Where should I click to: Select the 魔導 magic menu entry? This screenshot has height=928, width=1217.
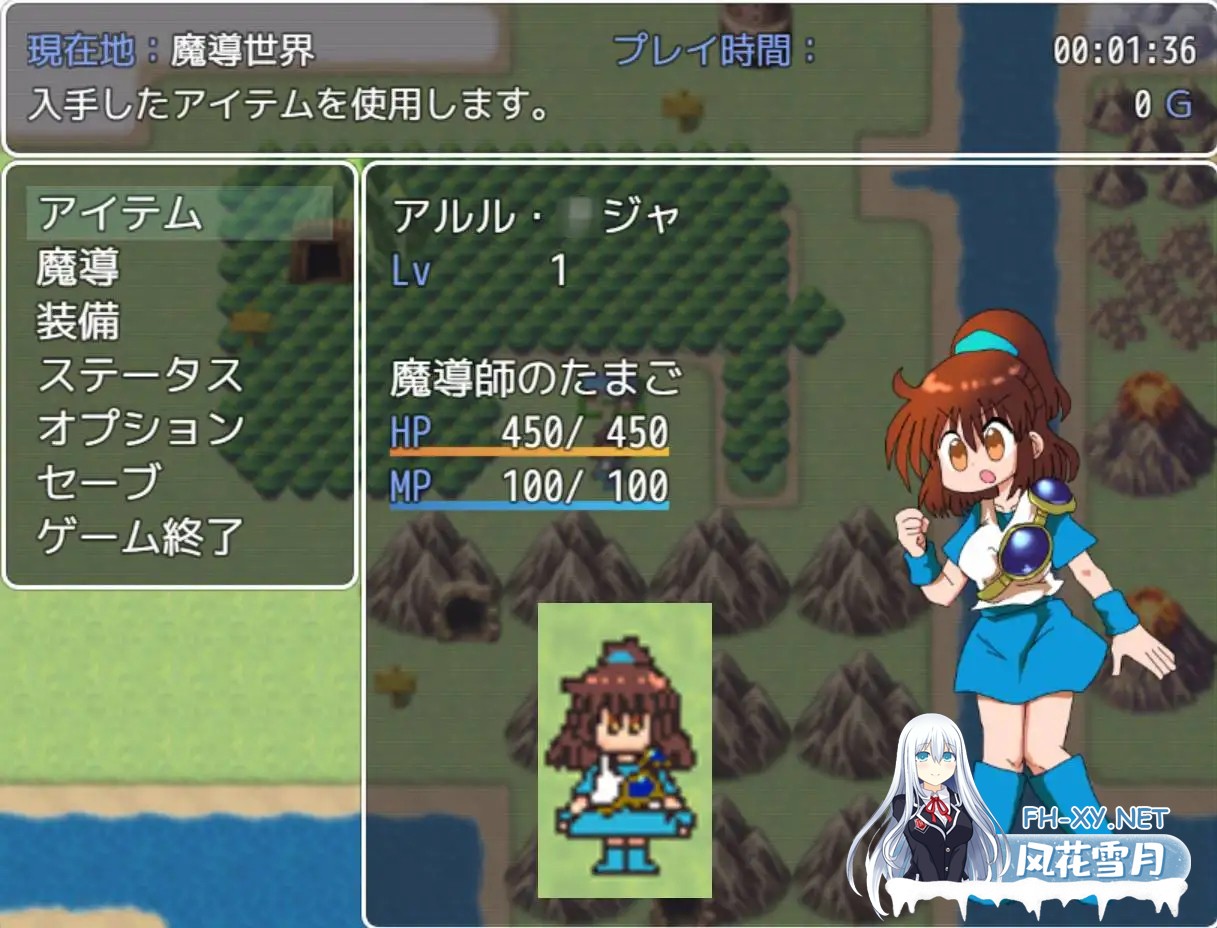pyautogui.click(x=78, y=268)
